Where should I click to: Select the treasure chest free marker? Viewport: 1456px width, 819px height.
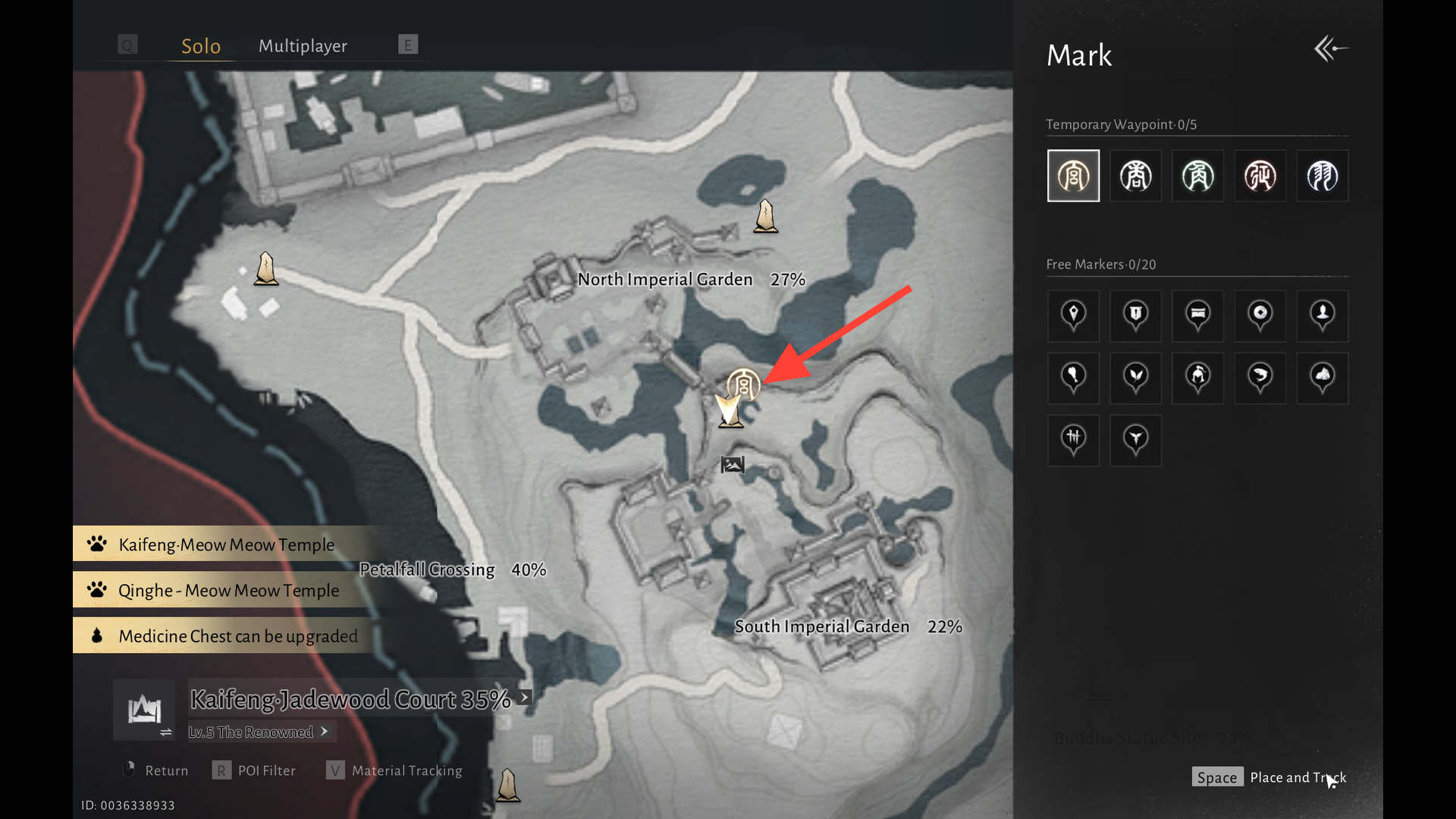tap(1197, 315)
